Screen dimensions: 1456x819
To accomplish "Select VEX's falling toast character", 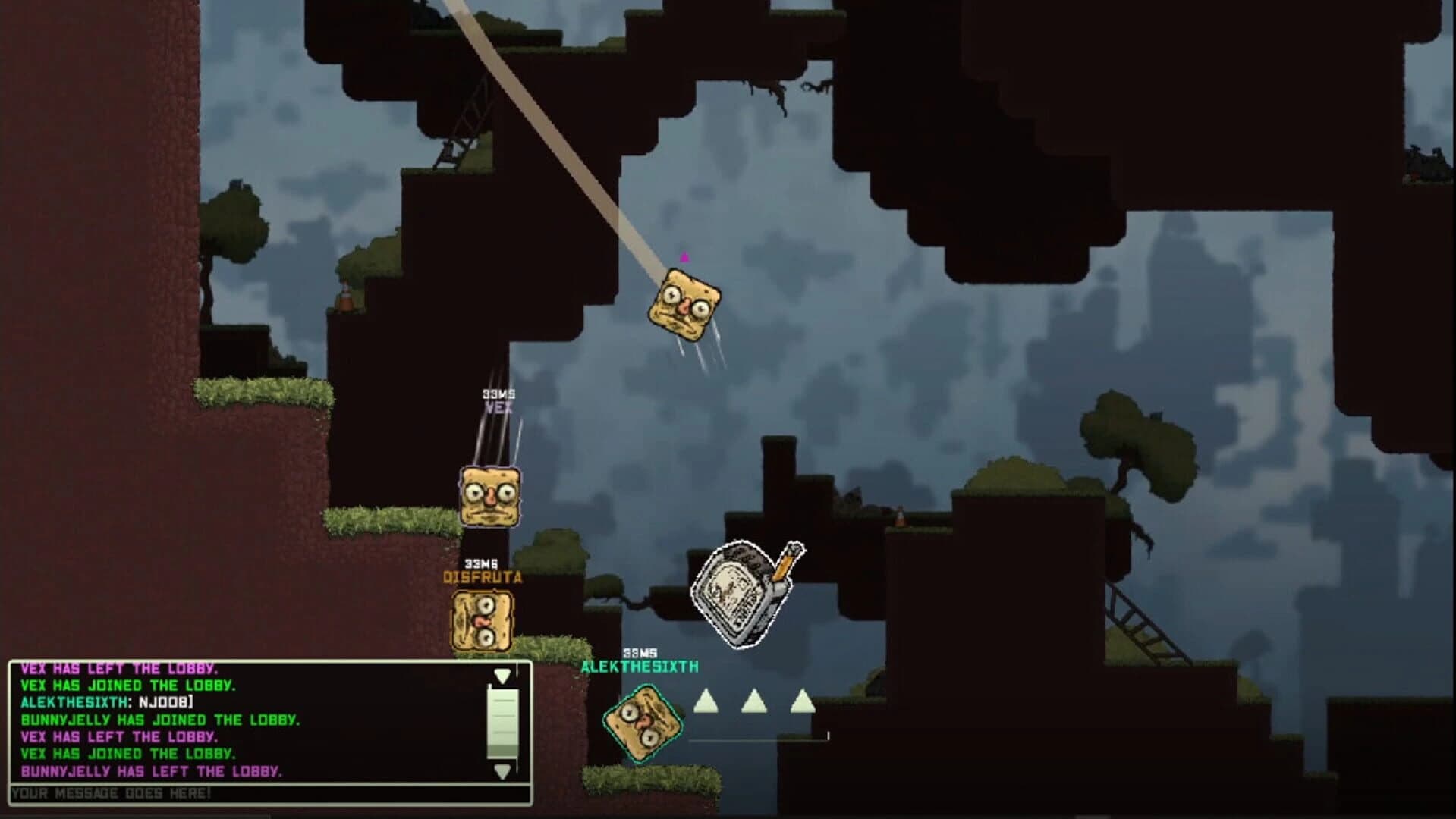I will [489, 497].
